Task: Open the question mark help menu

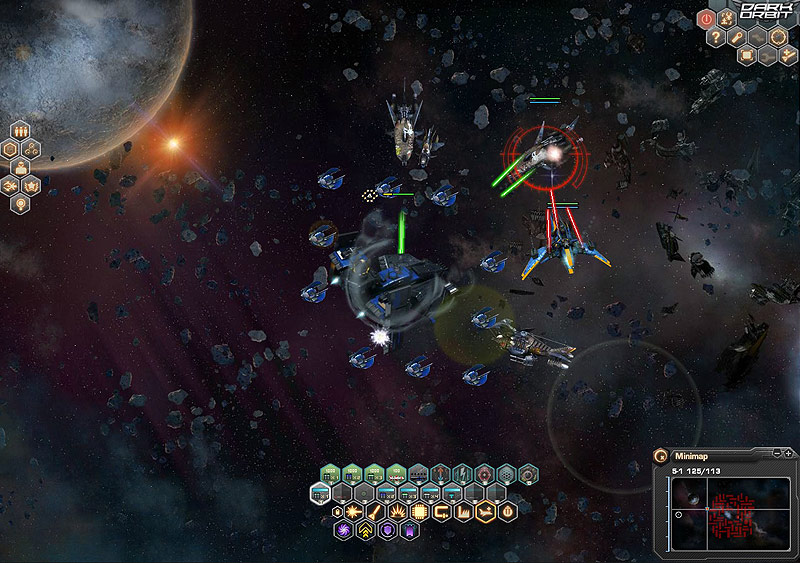Action: pyautogui.click(x=716, y=37)
